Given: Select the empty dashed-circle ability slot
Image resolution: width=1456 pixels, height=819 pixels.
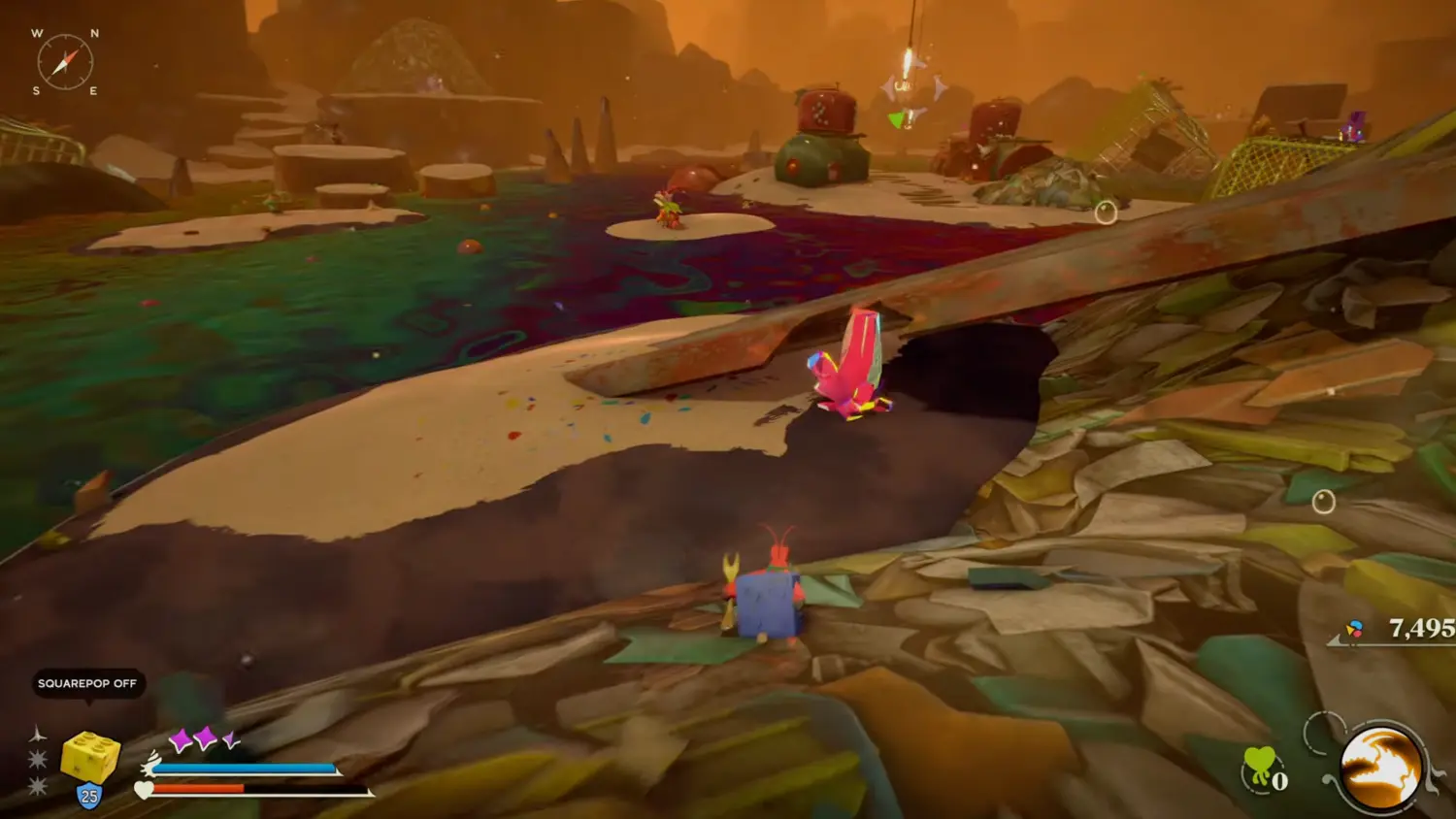Looking at the screenshot, I should [x=1322, y=732].
